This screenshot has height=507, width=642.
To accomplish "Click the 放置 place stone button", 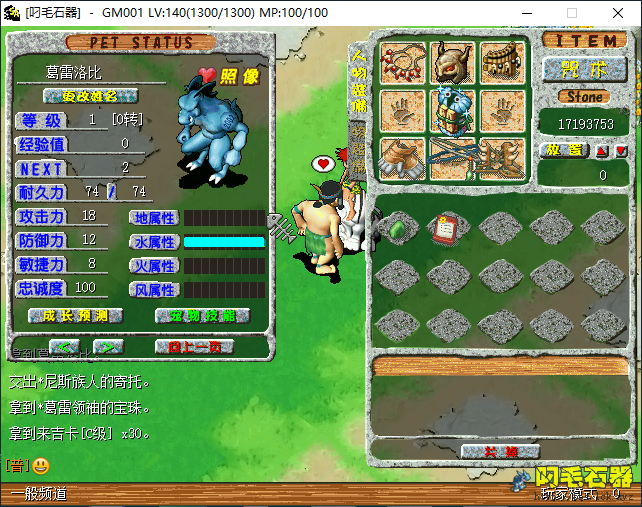I will point(565,150).
